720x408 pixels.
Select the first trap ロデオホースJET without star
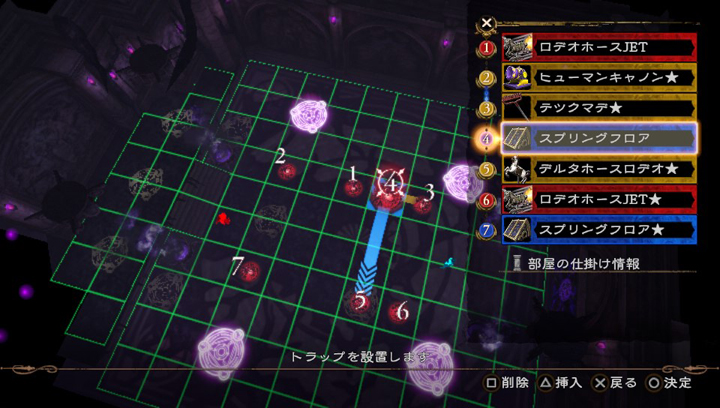coord(598,46)
